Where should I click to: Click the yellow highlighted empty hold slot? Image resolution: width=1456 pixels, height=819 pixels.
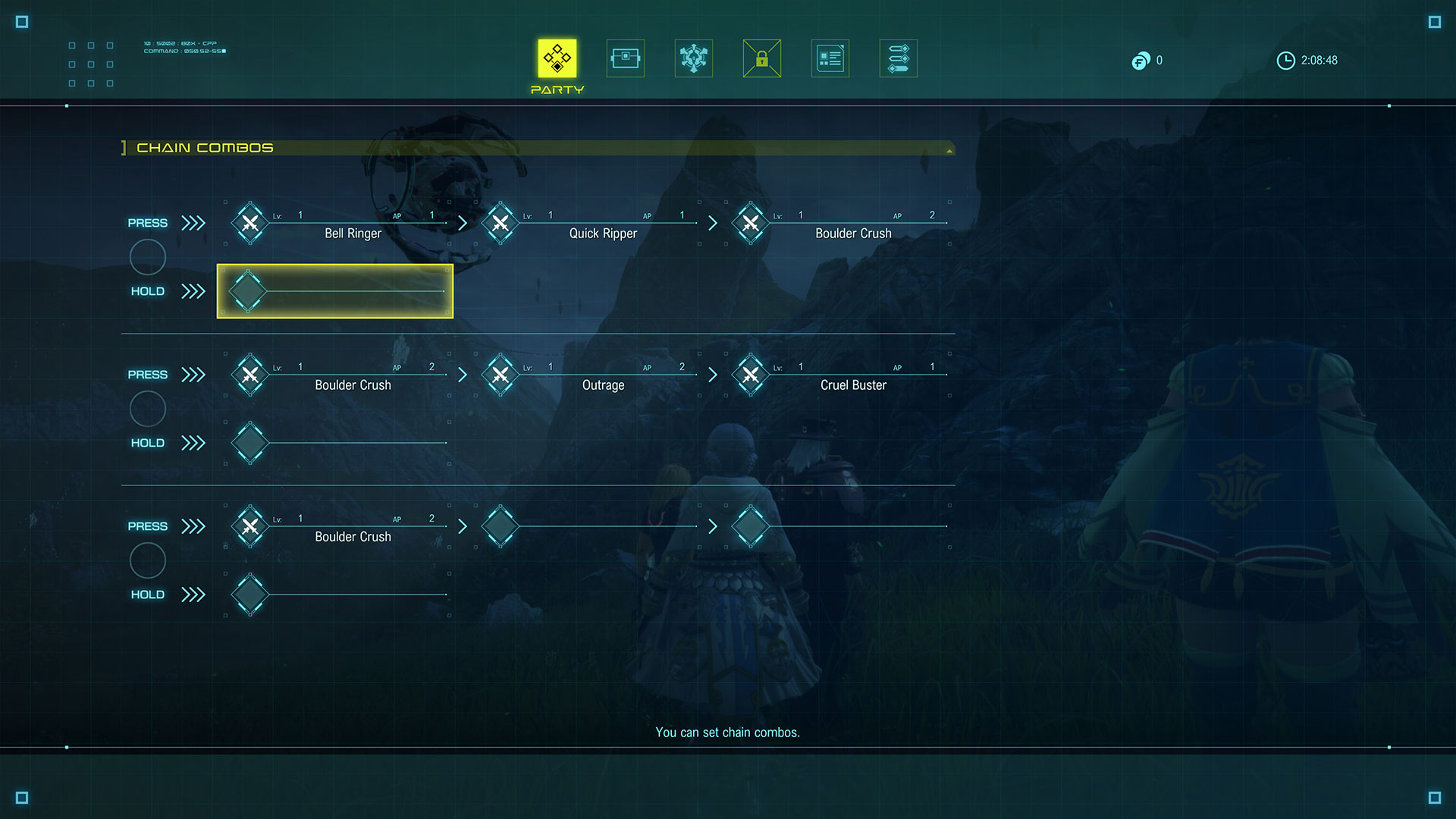coord(335,291)
